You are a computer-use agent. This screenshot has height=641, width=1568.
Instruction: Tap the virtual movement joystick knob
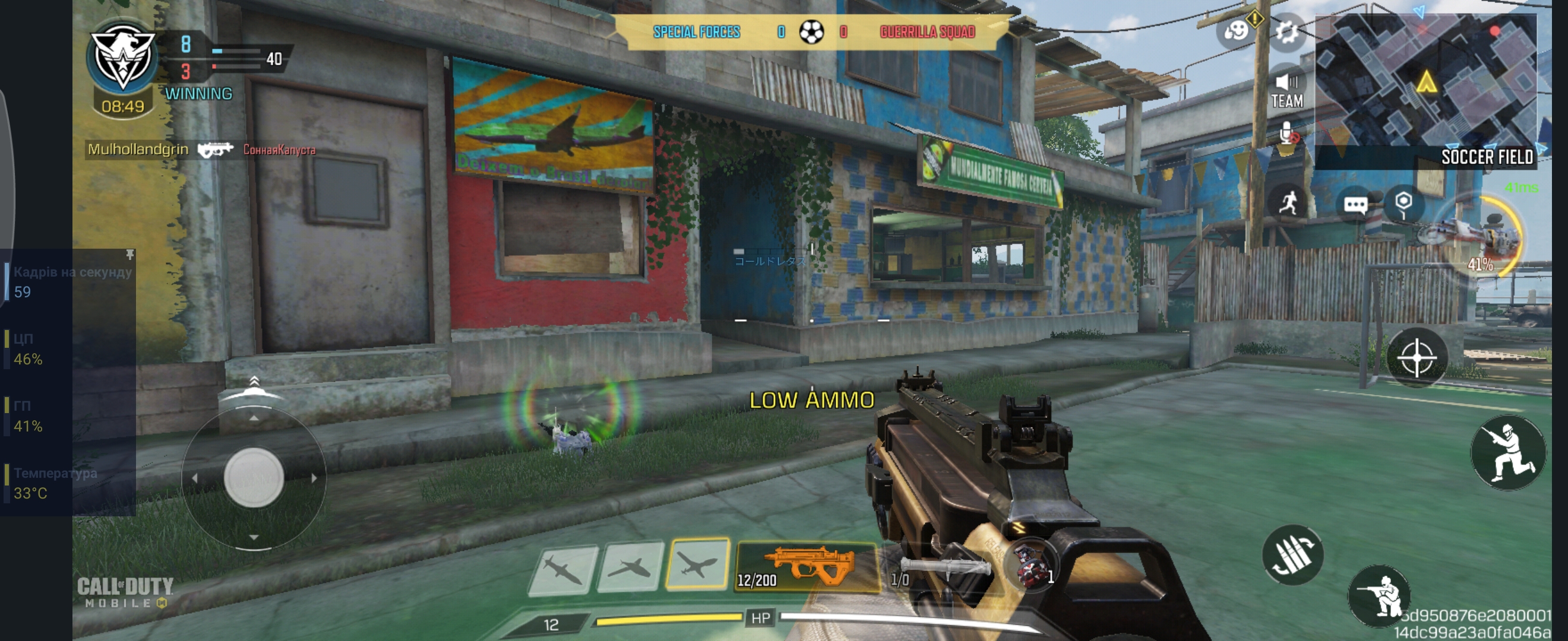pyautogui.click(x=254, y=477)
